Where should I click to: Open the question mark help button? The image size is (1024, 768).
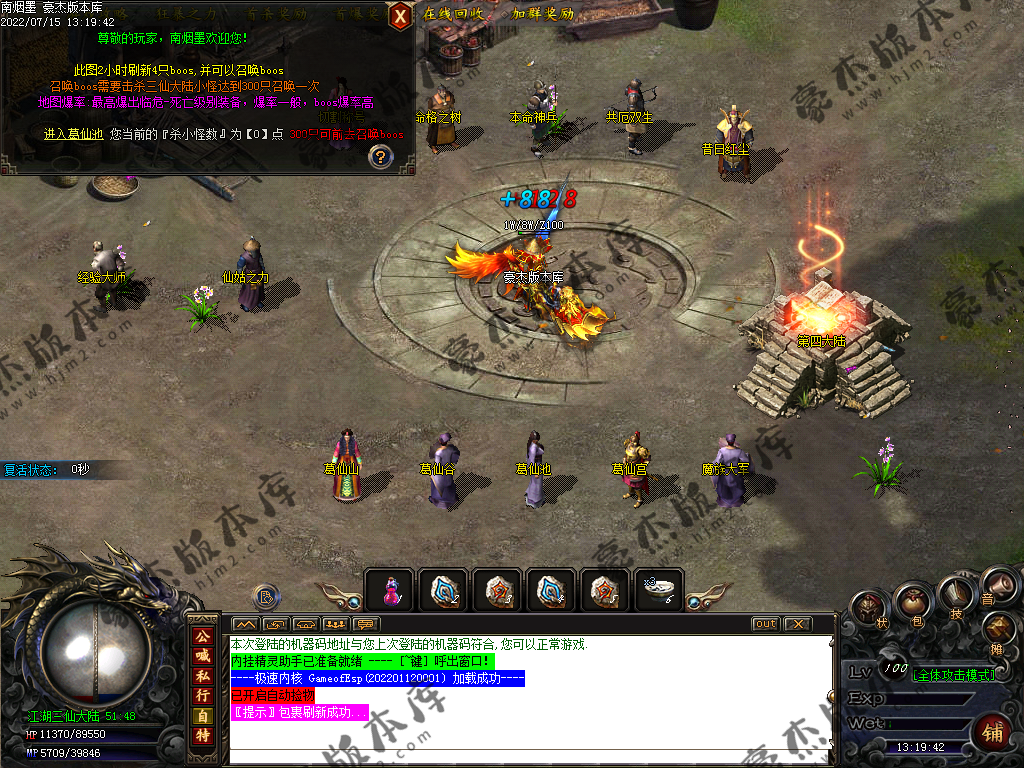coord(380,155)
